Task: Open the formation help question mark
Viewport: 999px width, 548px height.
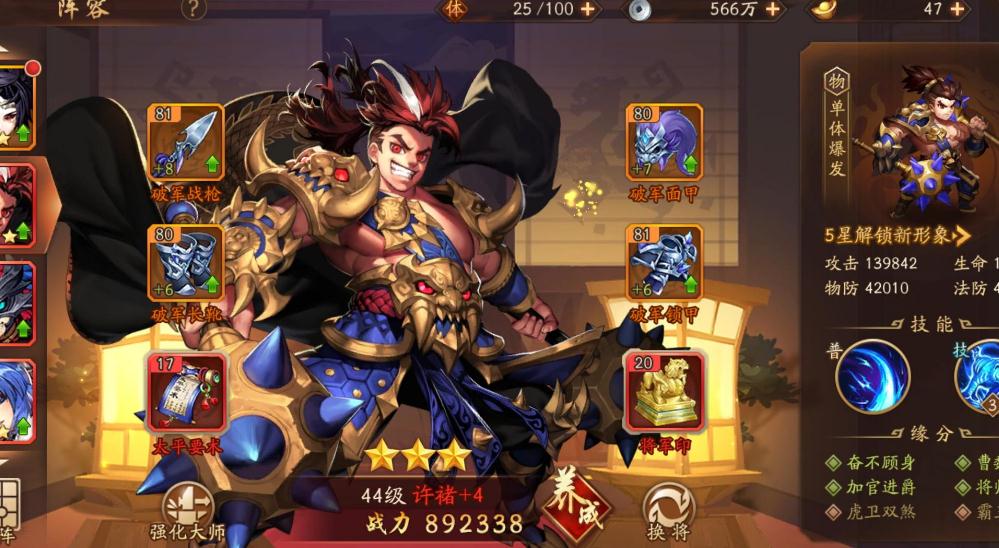Action: (x=193, y=9)
